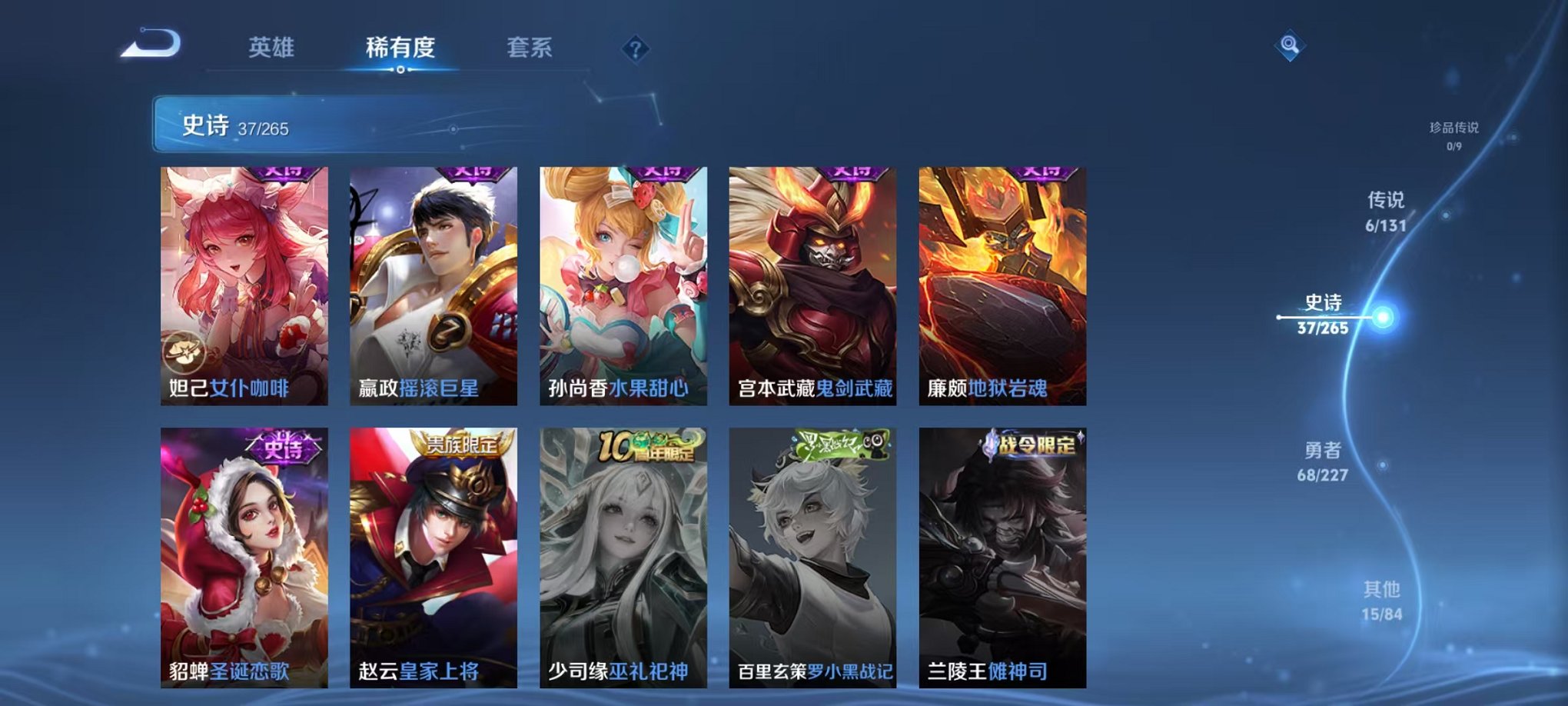
Task: Click the help question mark icon
Action: 634,48
